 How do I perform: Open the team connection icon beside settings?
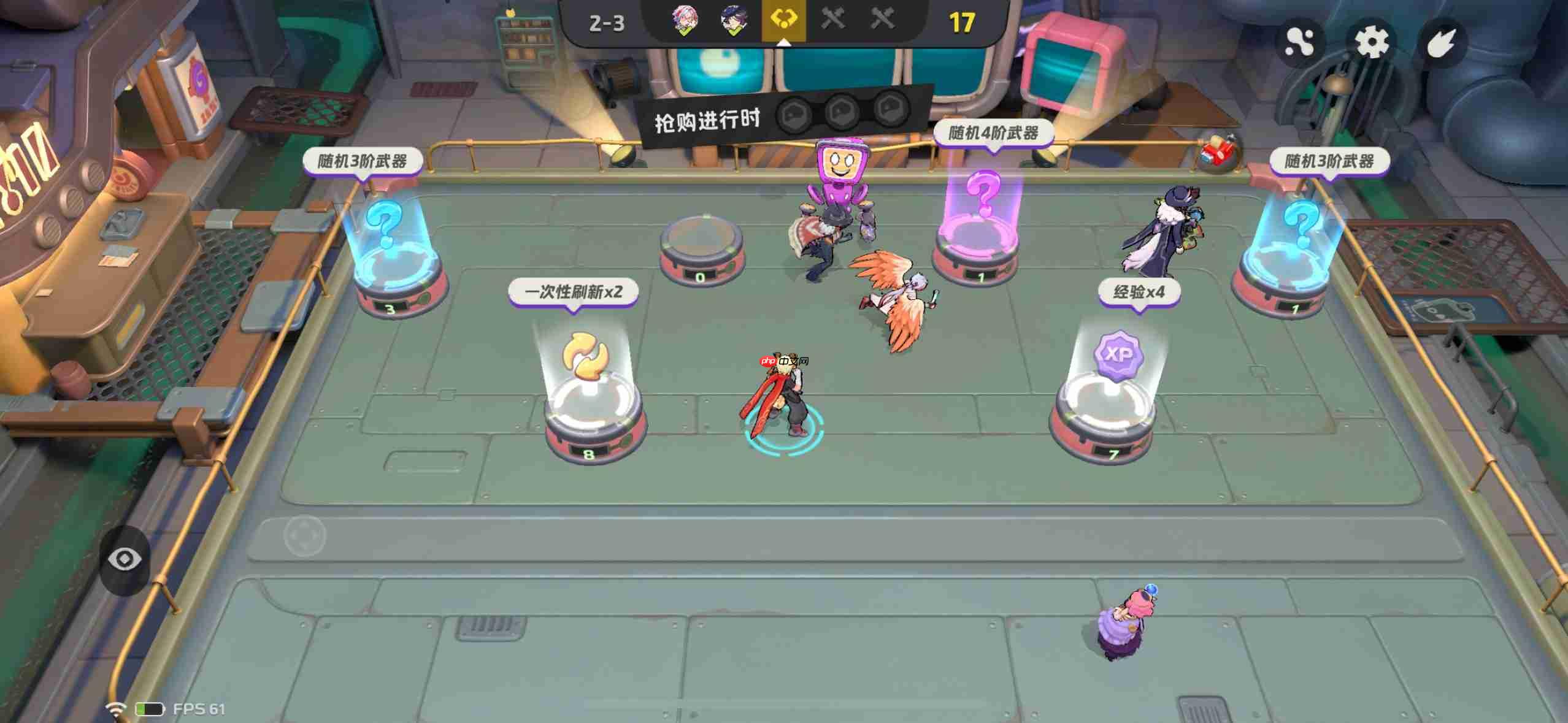tap(1301, 42)
